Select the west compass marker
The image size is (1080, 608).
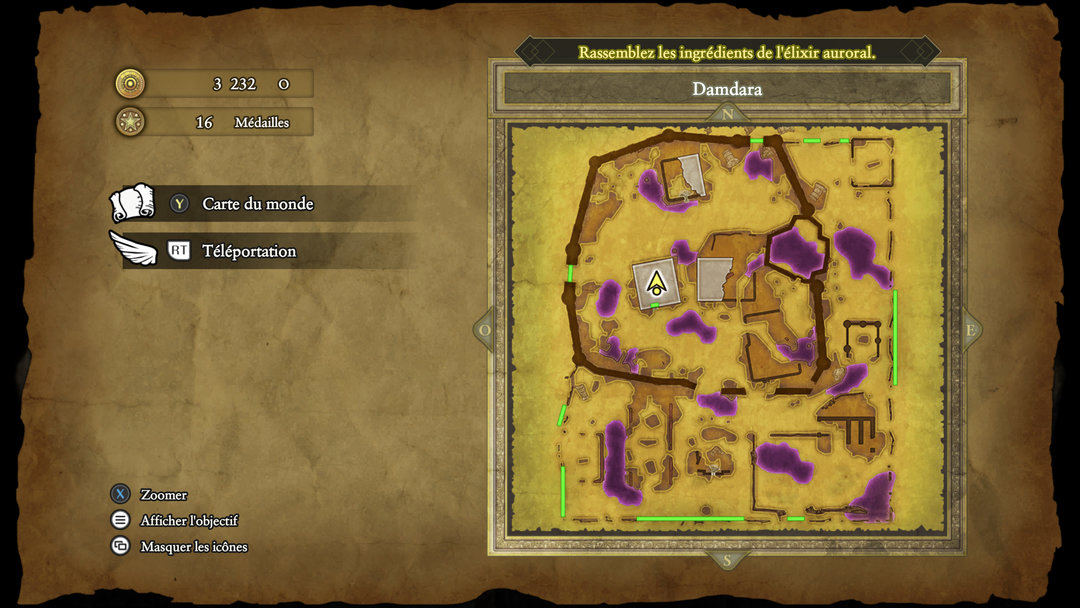point(486,331)
